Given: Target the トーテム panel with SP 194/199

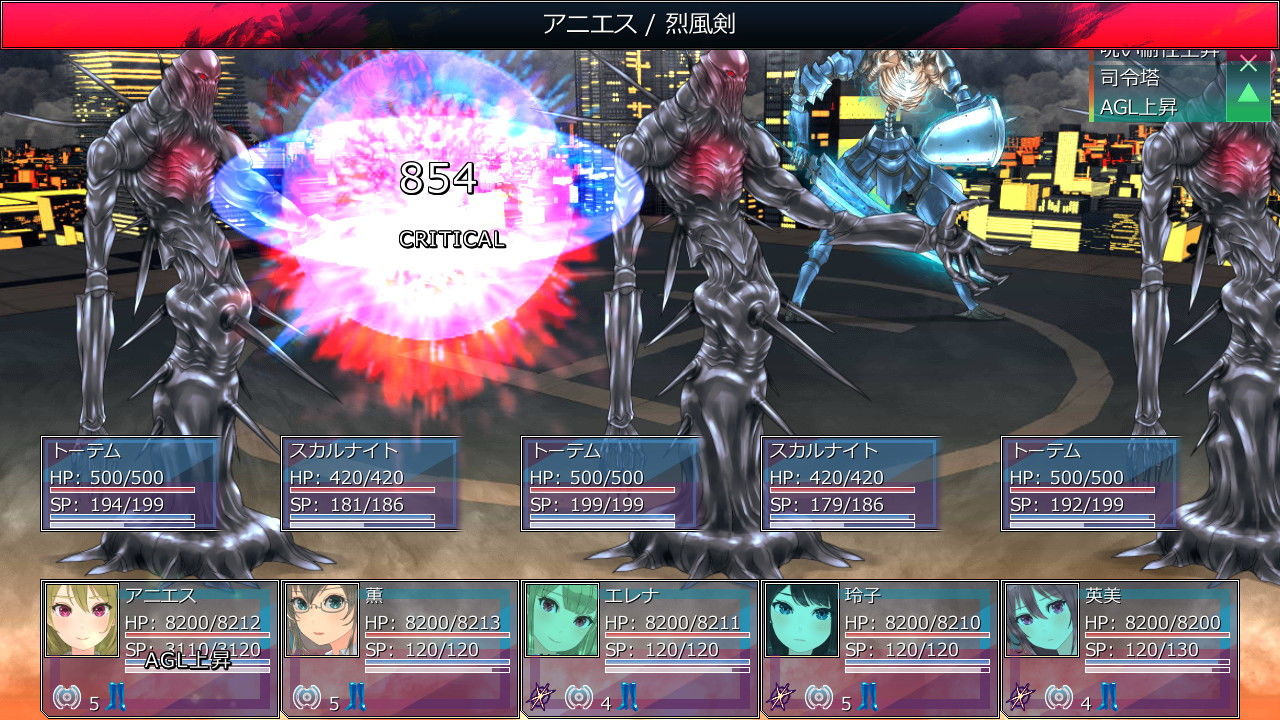Looking at the screenshot, I should point(131,483).
